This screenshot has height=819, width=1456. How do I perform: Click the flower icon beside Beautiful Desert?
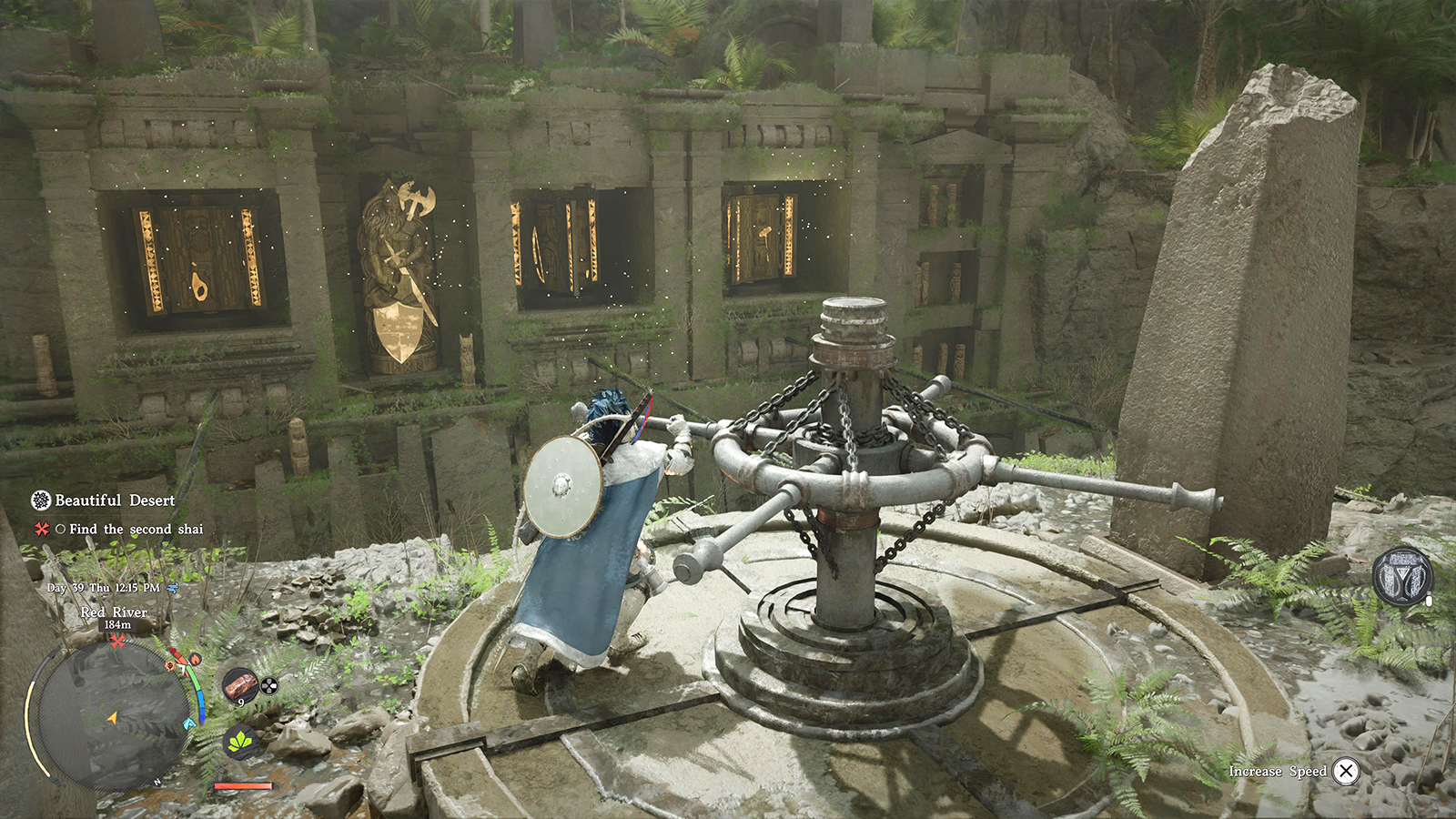coord(40,500)
